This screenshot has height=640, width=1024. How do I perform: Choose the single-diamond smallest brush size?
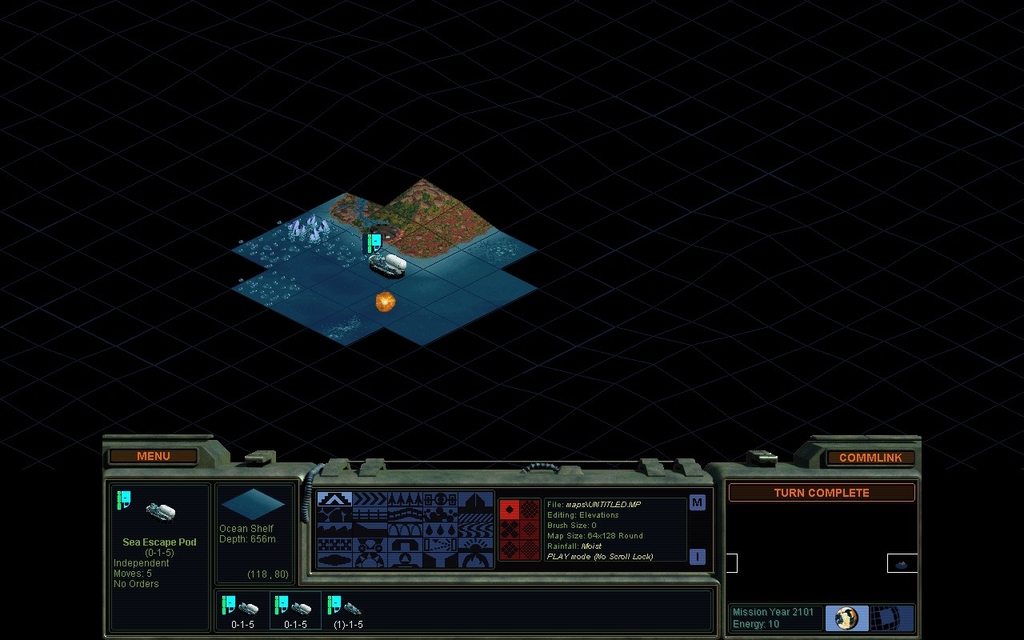(x=509, y=509)
